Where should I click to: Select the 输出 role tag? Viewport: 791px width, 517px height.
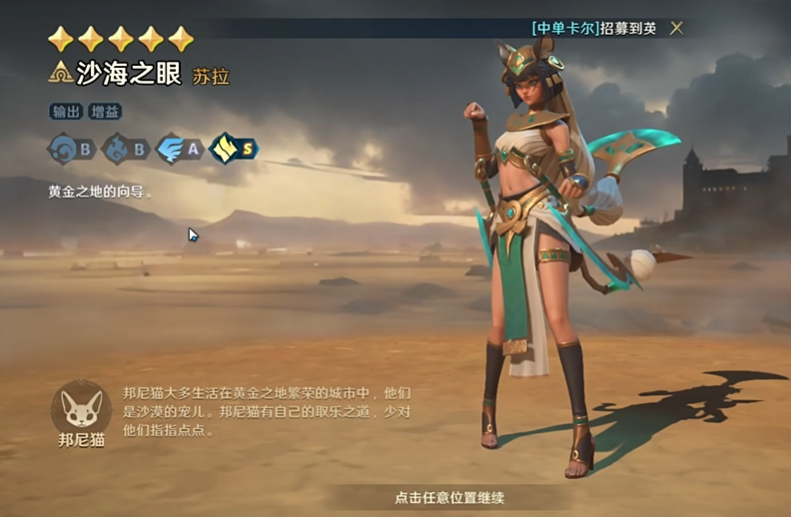(x=66, y=112)
